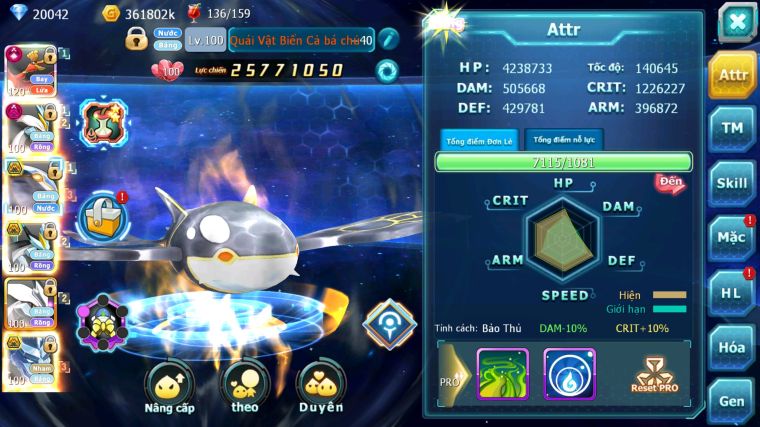Close the attribute panel with X

(x=736, y=22)
